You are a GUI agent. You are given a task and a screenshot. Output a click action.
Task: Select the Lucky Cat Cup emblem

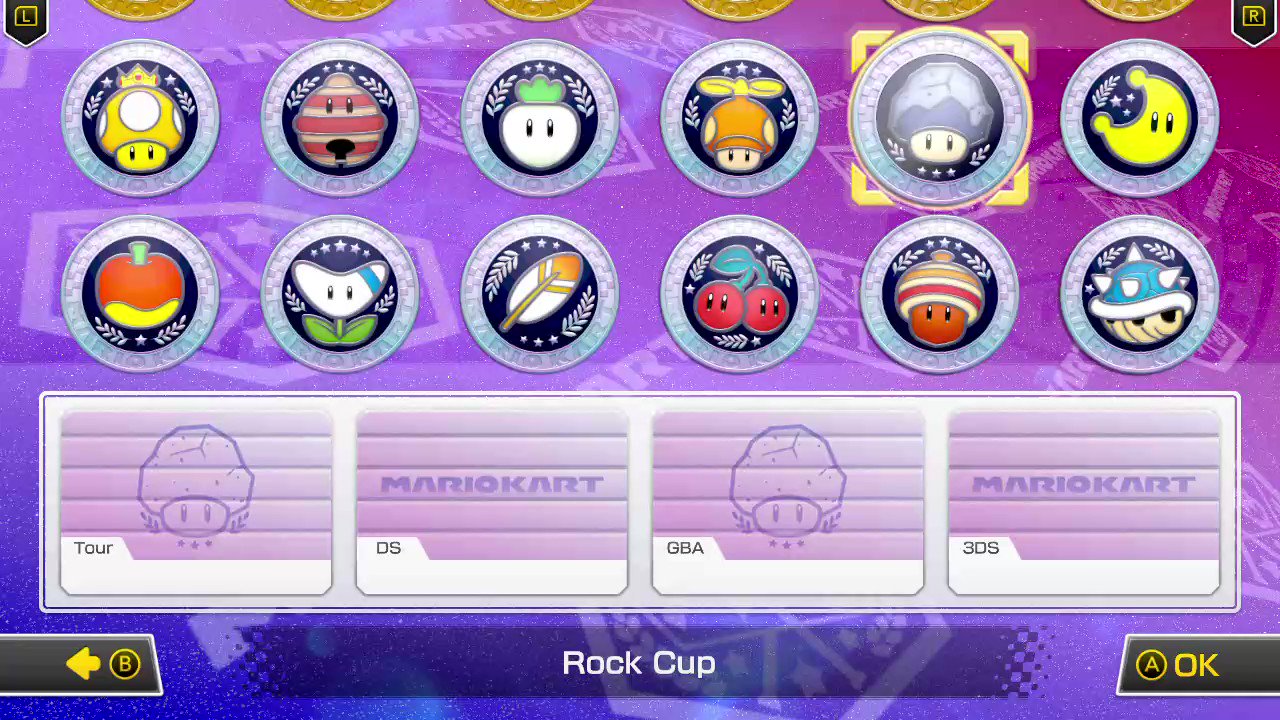click(x=340, y=118)
